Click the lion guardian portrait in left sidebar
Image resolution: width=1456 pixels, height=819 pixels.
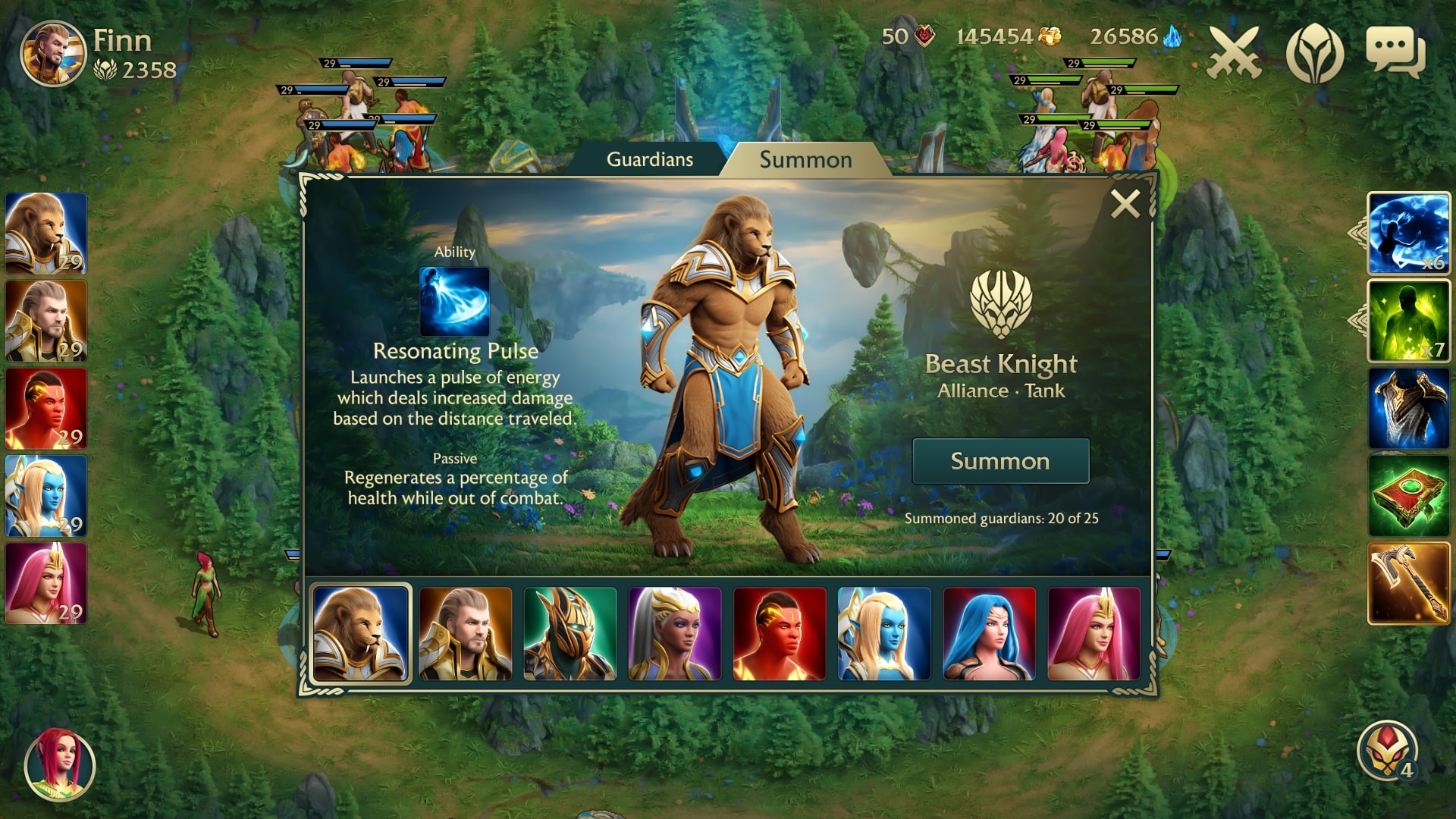coord(47,235)
